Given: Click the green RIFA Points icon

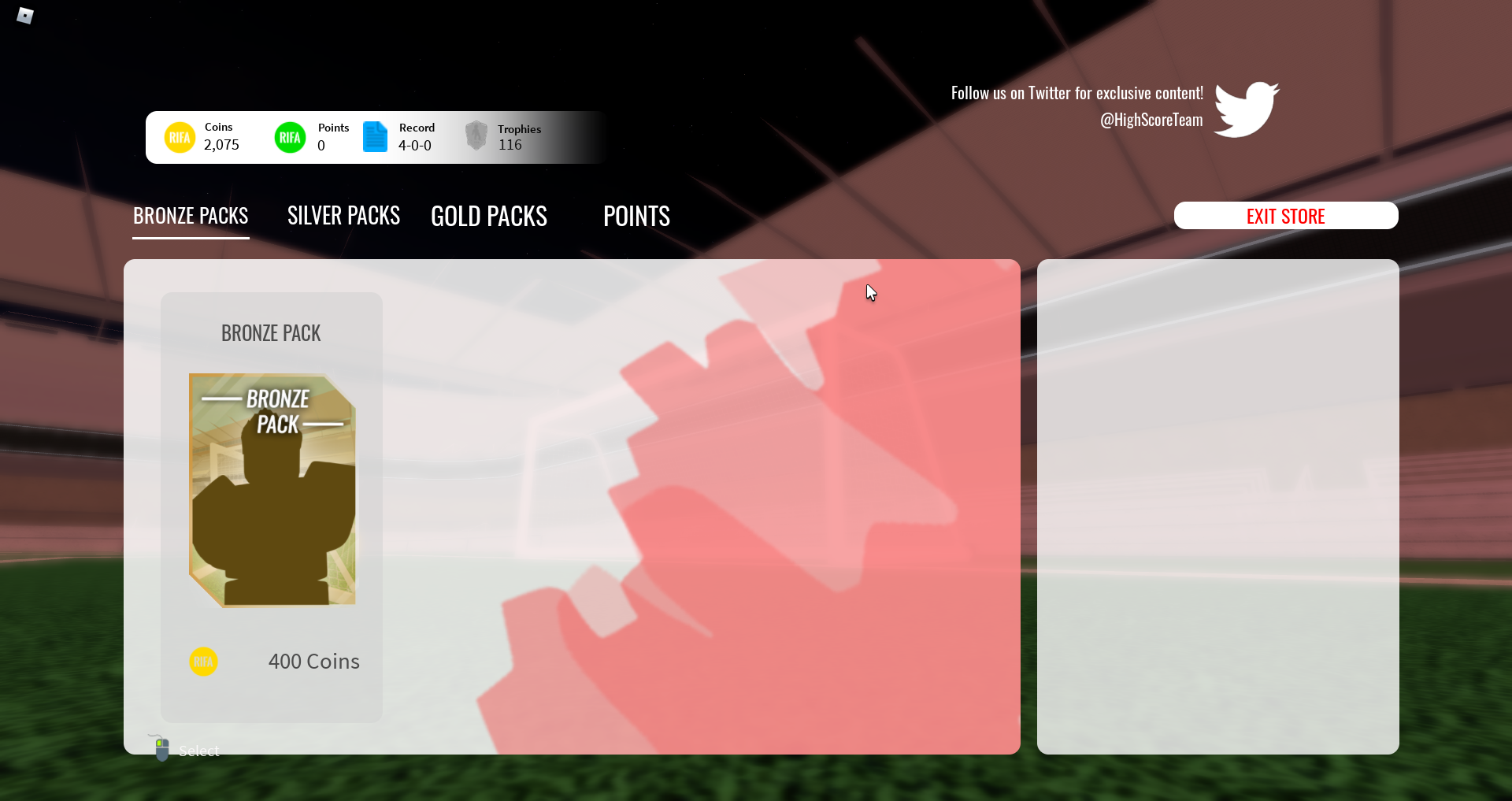Looking at the screenshot, I should (x=290, y=137).
